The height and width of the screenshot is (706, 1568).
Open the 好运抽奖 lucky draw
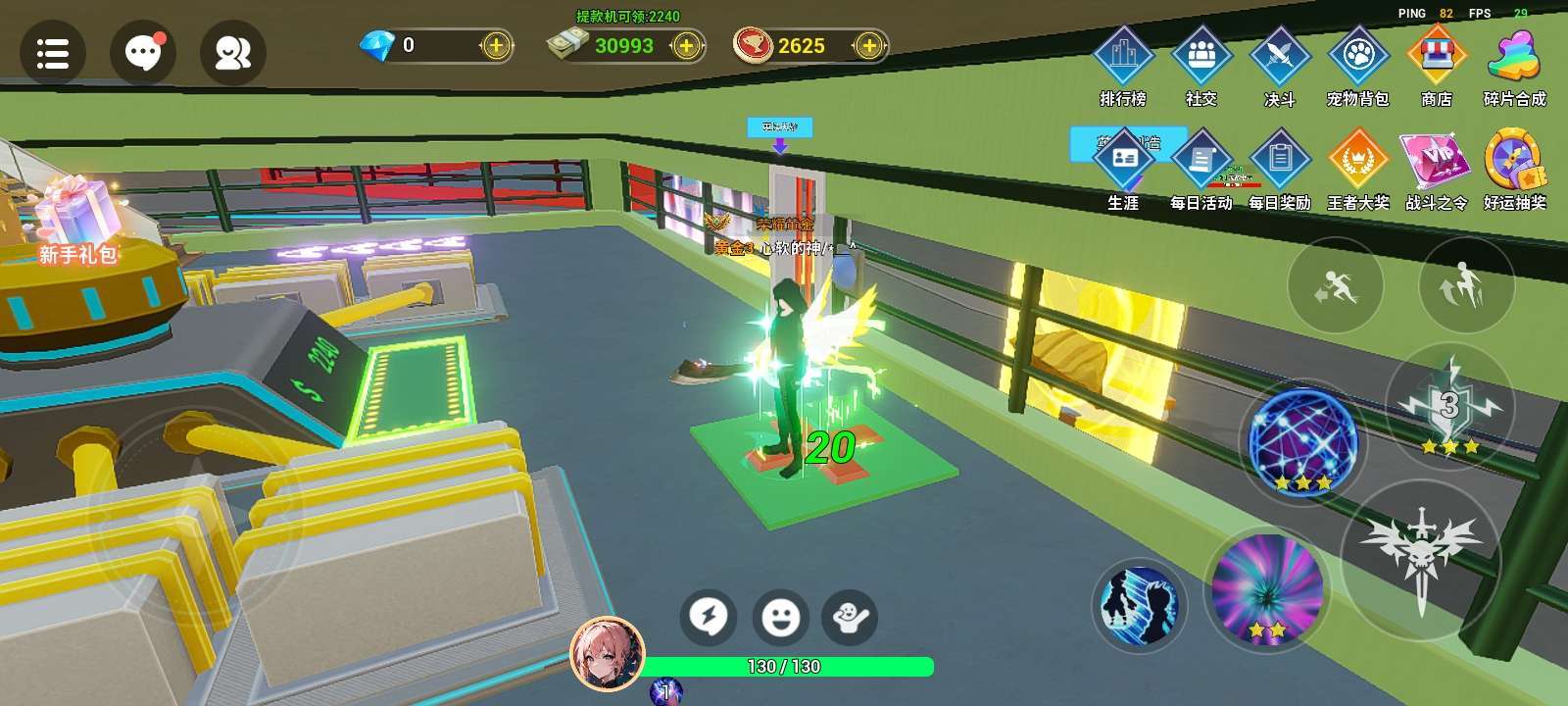(1515, 165)
